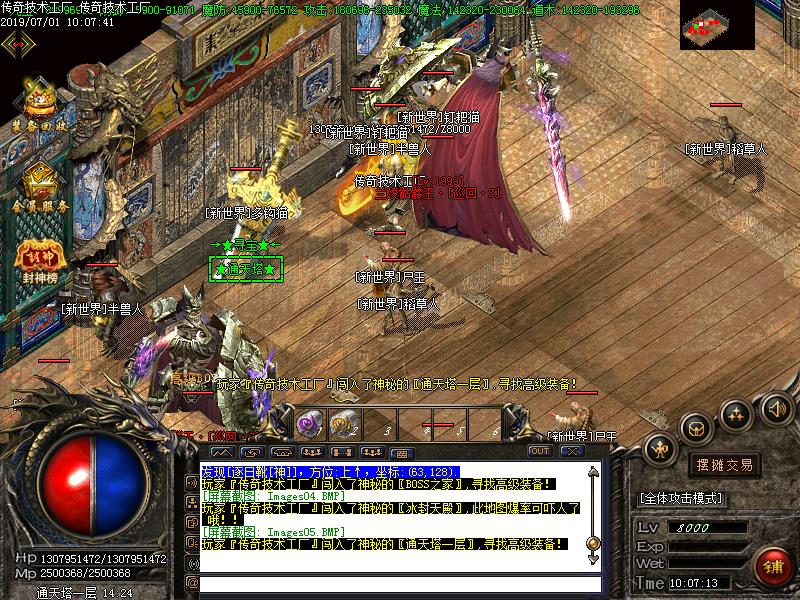
Task: Use the purple swirl item in slot 1
Action: point(309,424)
